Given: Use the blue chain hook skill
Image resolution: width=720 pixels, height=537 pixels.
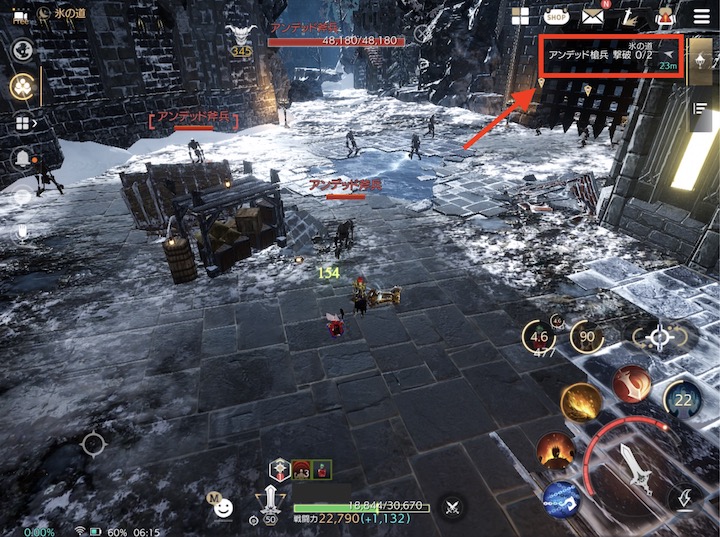Looking at the screenshot, I should pyautogui.click(x=562, y=499).
